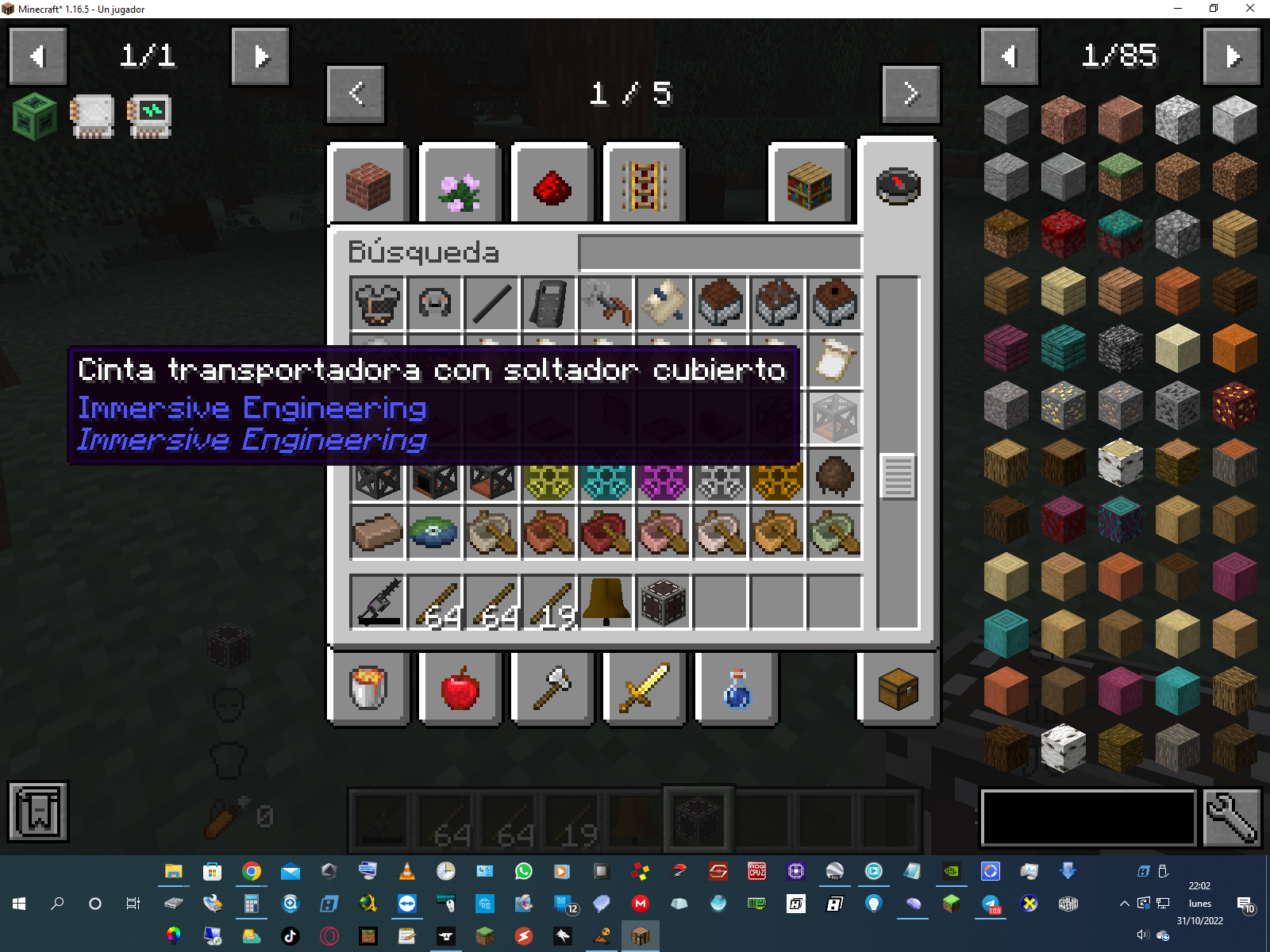Select the compass search tab
Viewport: 1270px width, 952px height.
point(898,186)
